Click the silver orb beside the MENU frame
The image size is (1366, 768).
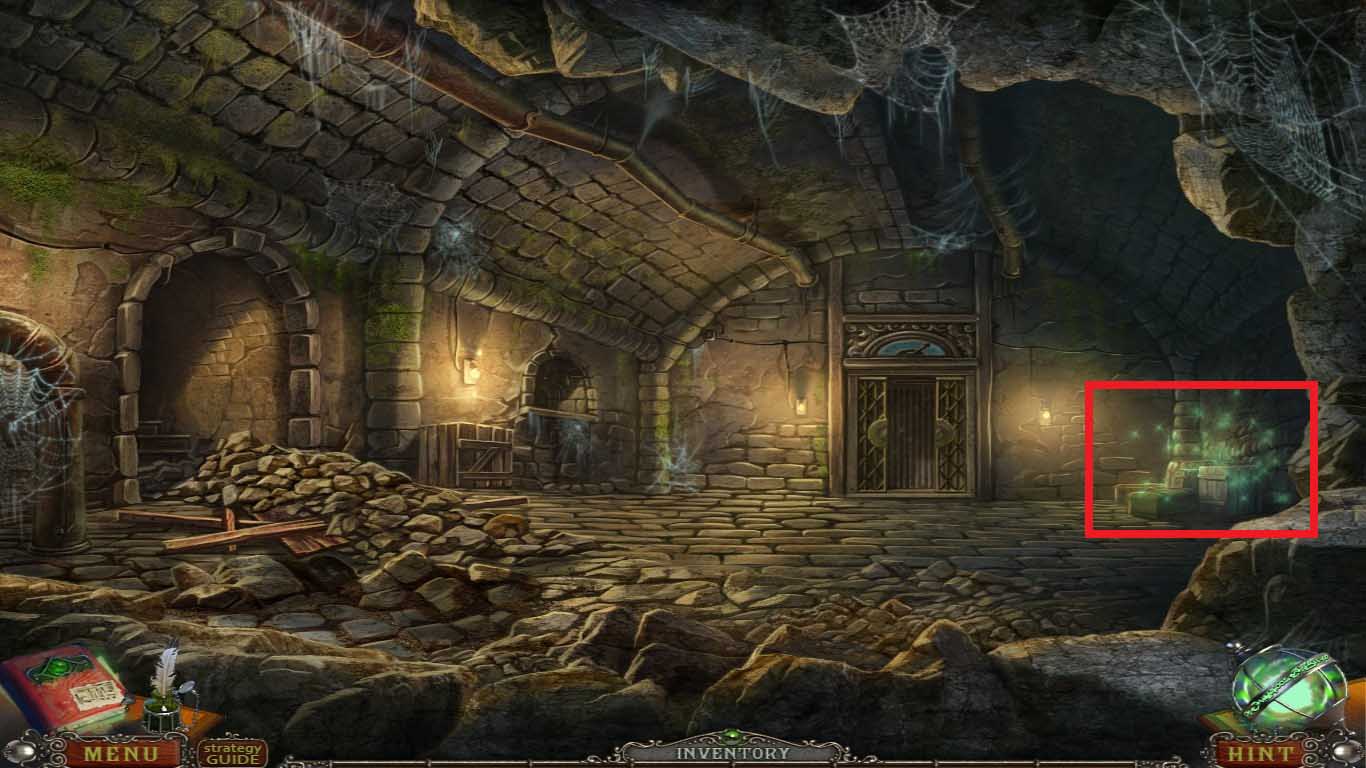click(19, 750)
